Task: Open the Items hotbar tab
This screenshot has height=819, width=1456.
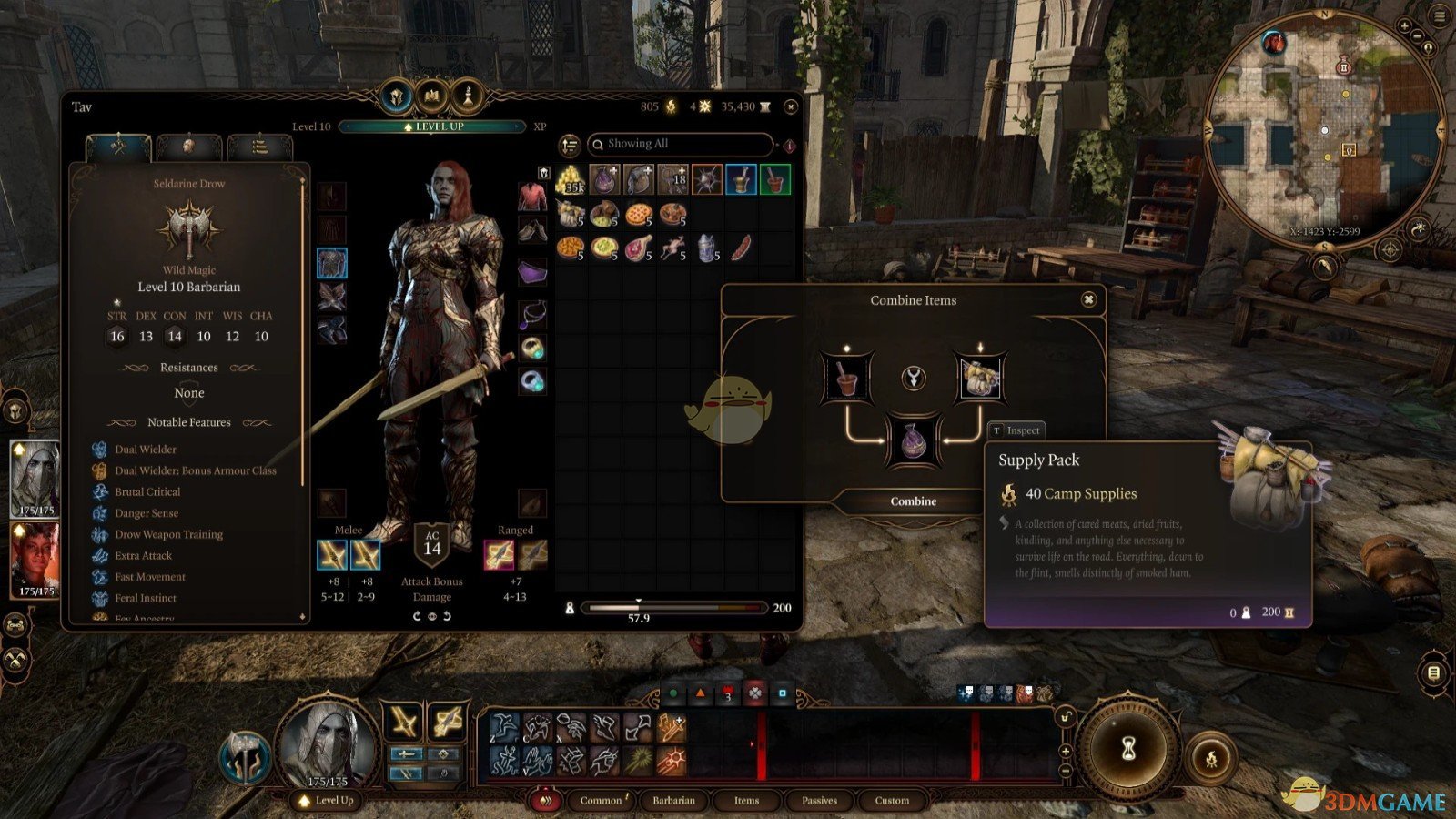Action: (x=746, y=801)
